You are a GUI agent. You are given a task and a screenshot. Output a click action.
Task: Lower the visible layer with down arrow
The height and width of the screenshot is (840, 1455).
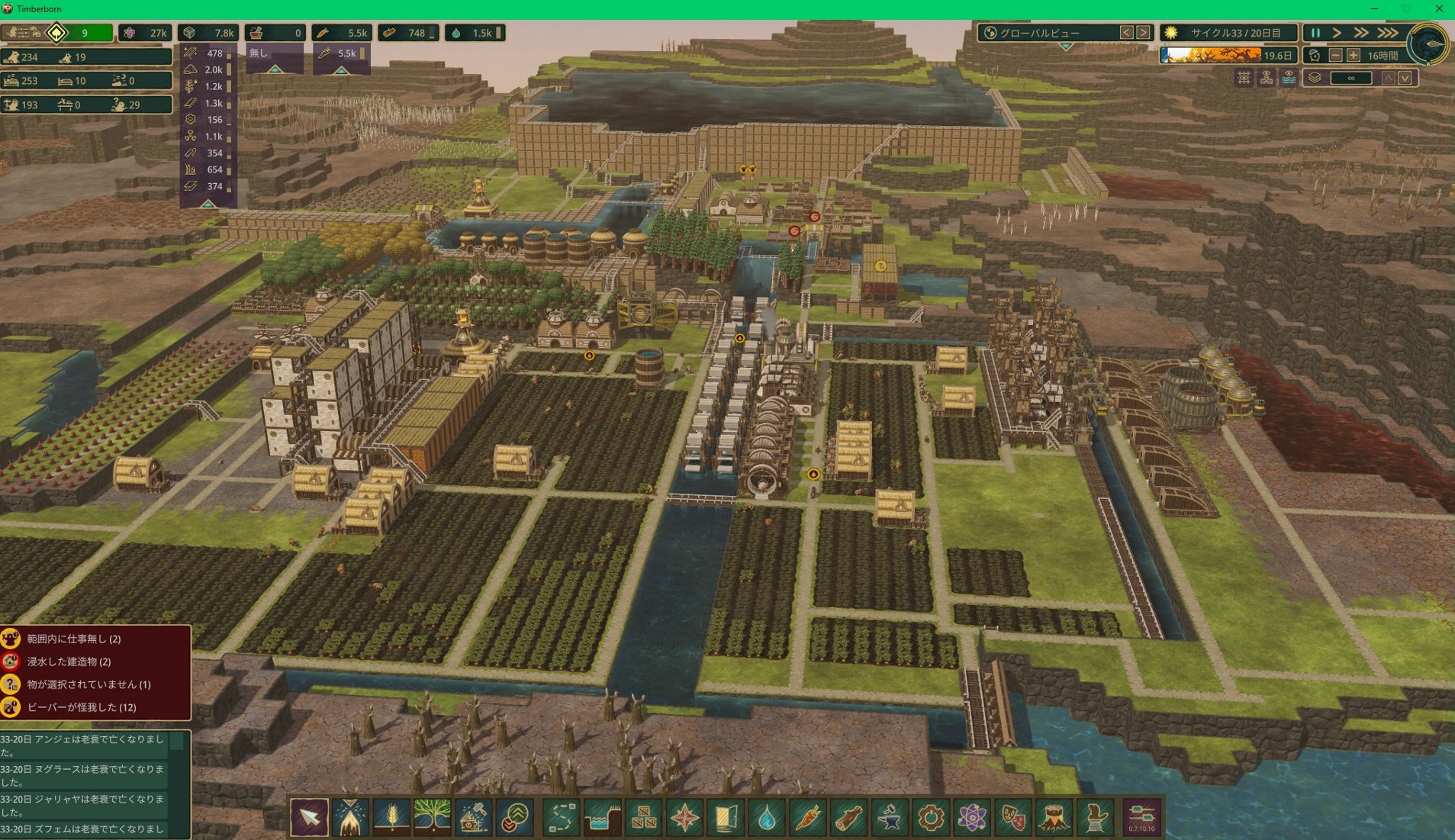point(1405,78)
